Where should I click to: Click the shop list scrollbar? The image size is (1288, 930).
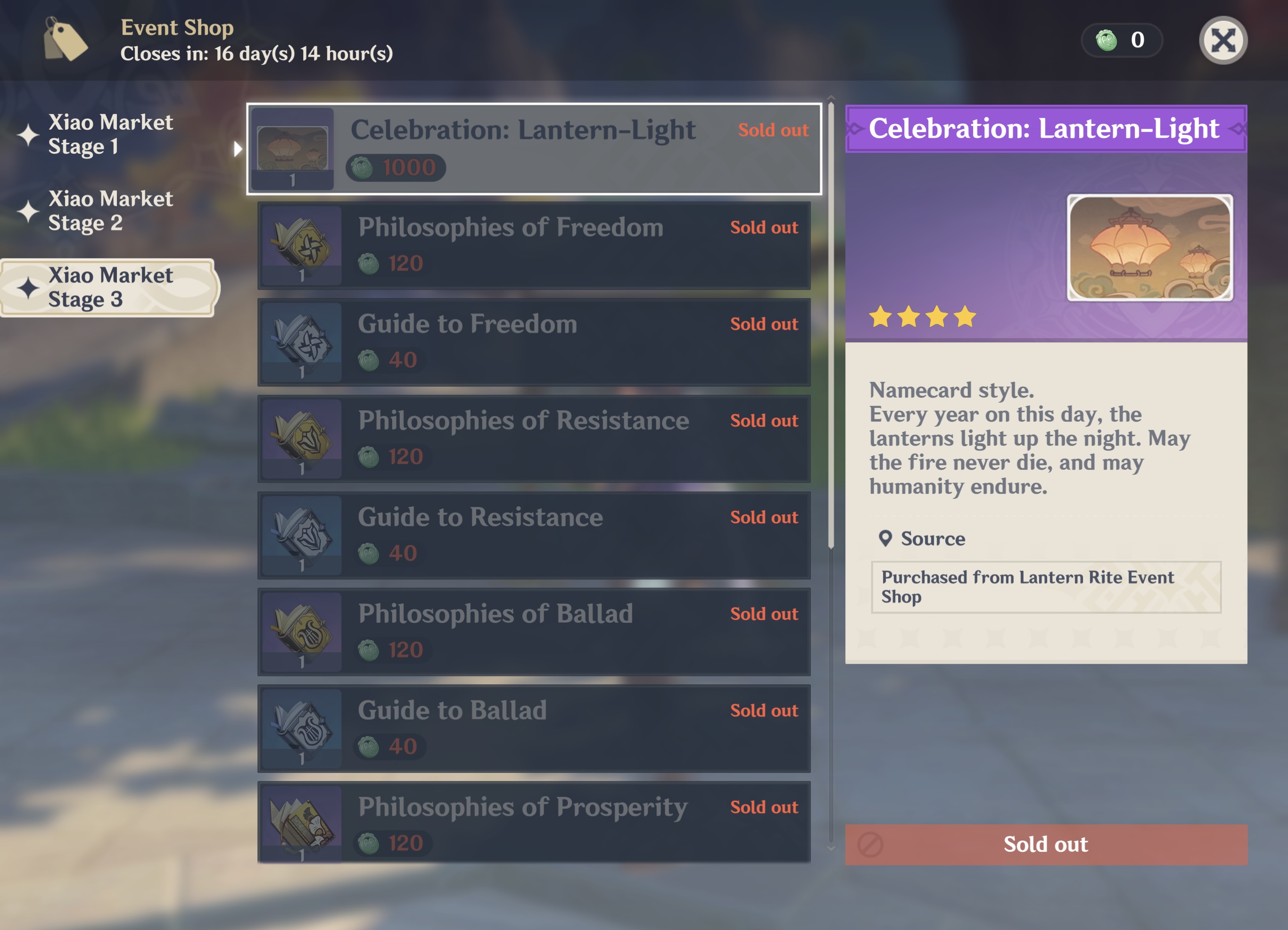[x=831, y=324]
